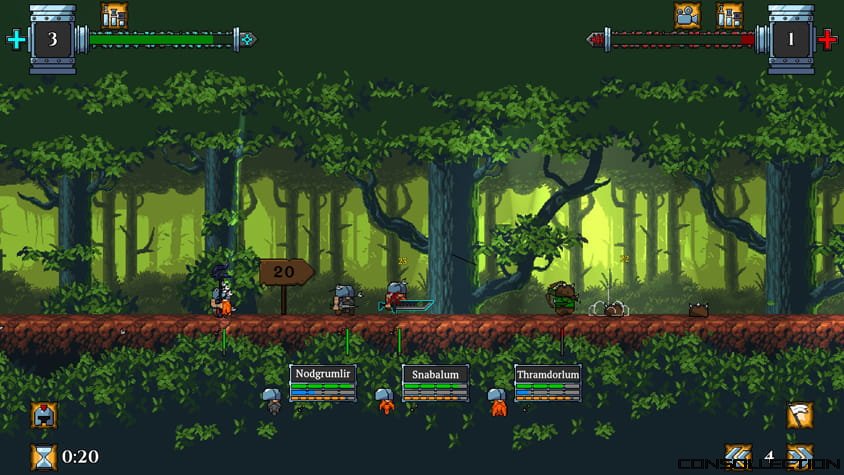844x475 pixels.
Task: Click the white flag icon button
Action: (x=799, y=416)
